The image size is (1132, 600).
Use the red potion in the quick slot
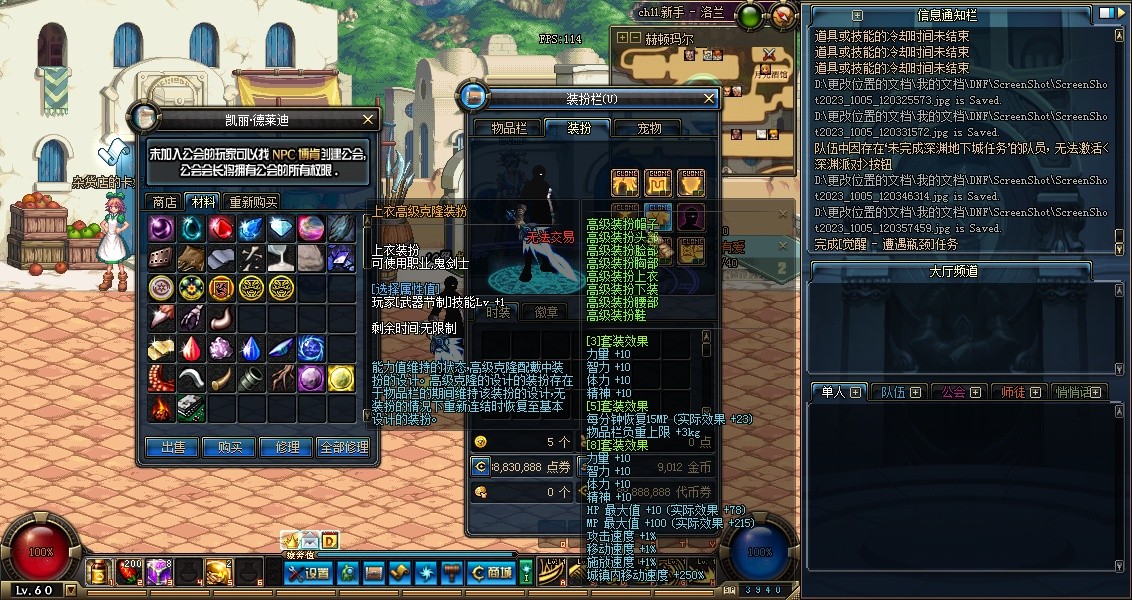[128, 571]
